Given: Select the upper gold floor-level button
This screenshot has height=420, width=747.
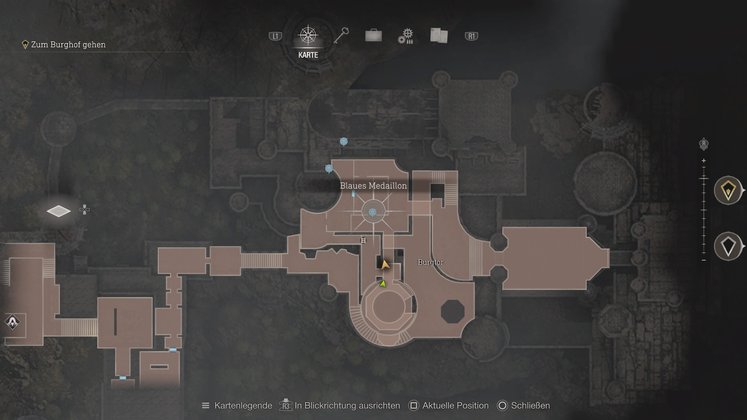Looking at the screenshot, I should tap(728, 188).
